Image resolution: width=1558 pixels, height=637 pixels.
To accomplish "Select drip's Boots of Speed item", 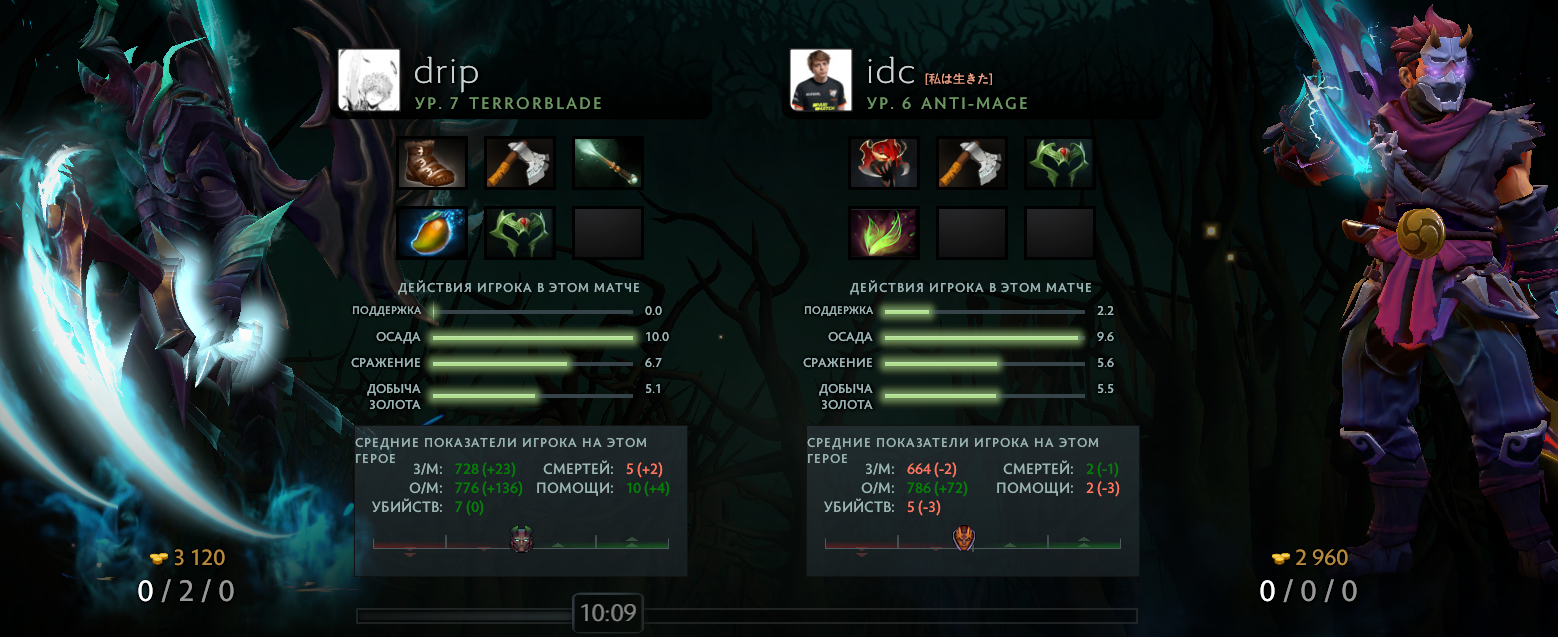I will pos(432,163).
